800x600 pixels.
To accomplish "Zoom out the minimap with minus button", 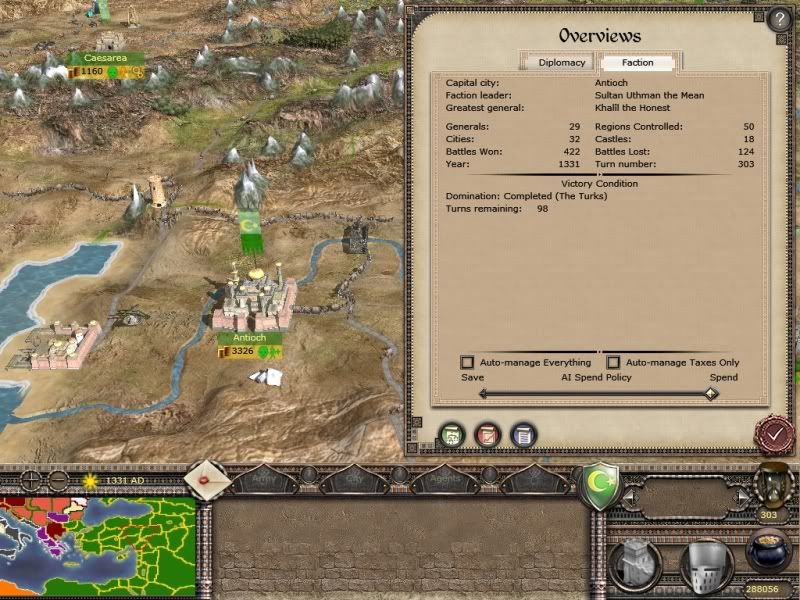I will (58, 480).
